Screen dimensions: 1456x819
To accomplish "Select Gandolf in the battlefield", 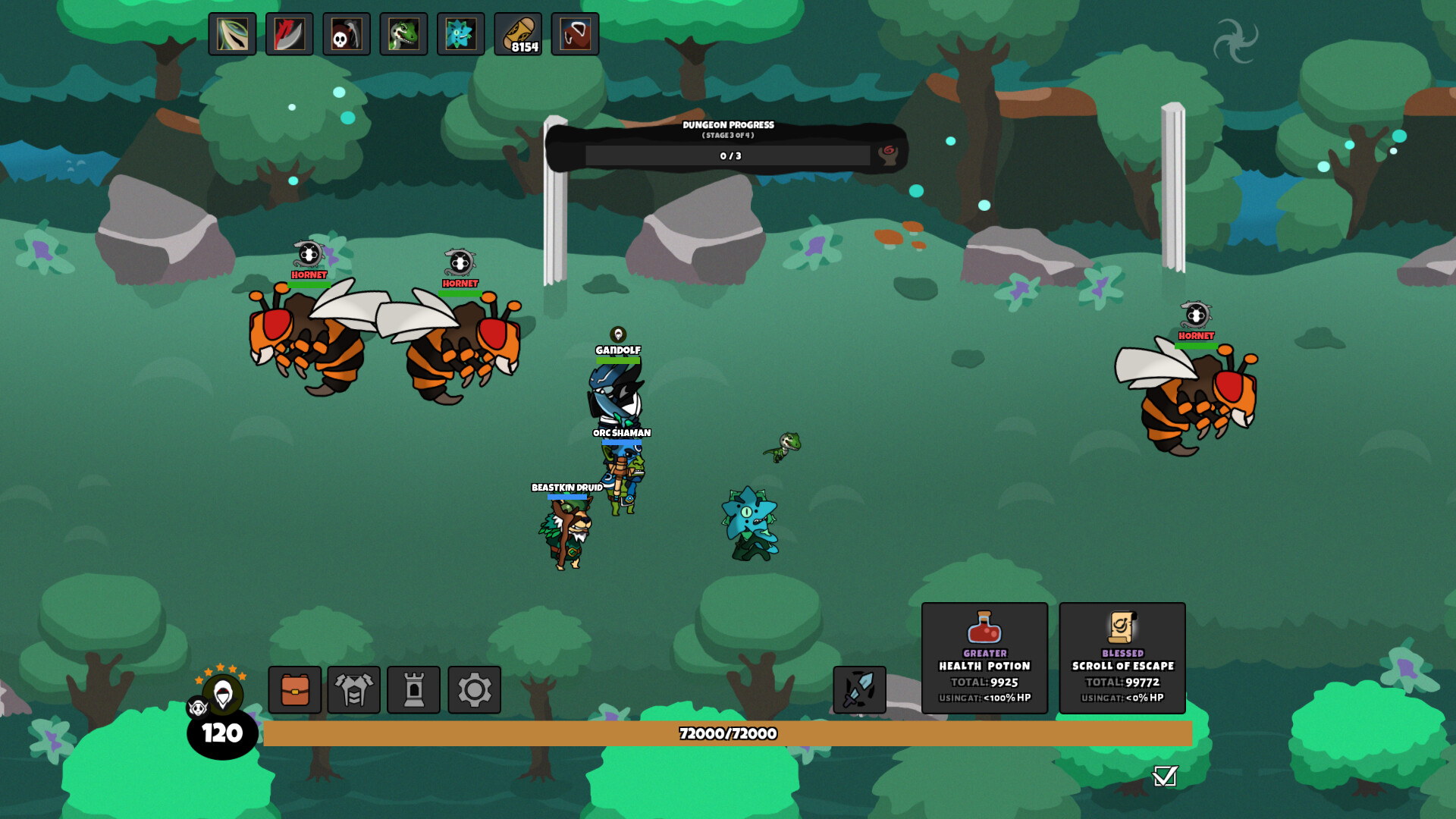I will coord(616,387).
